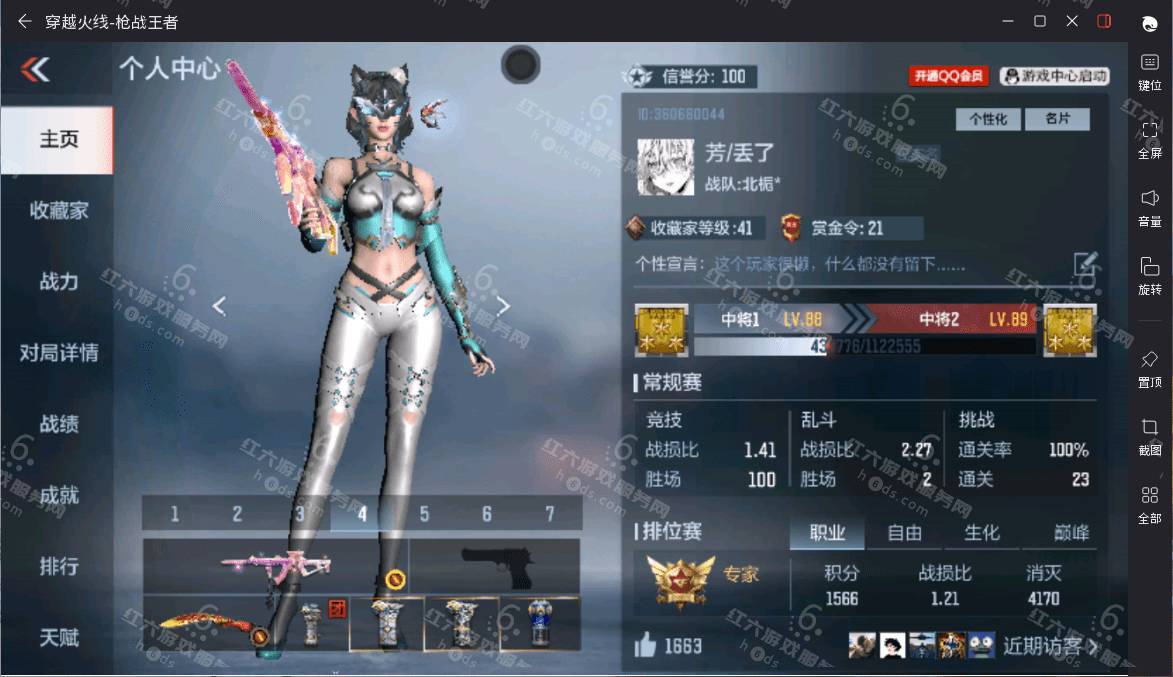Select the 主页 home entry
The image size is (1173, 677).
pyautogui.click(x=58, y=139)
